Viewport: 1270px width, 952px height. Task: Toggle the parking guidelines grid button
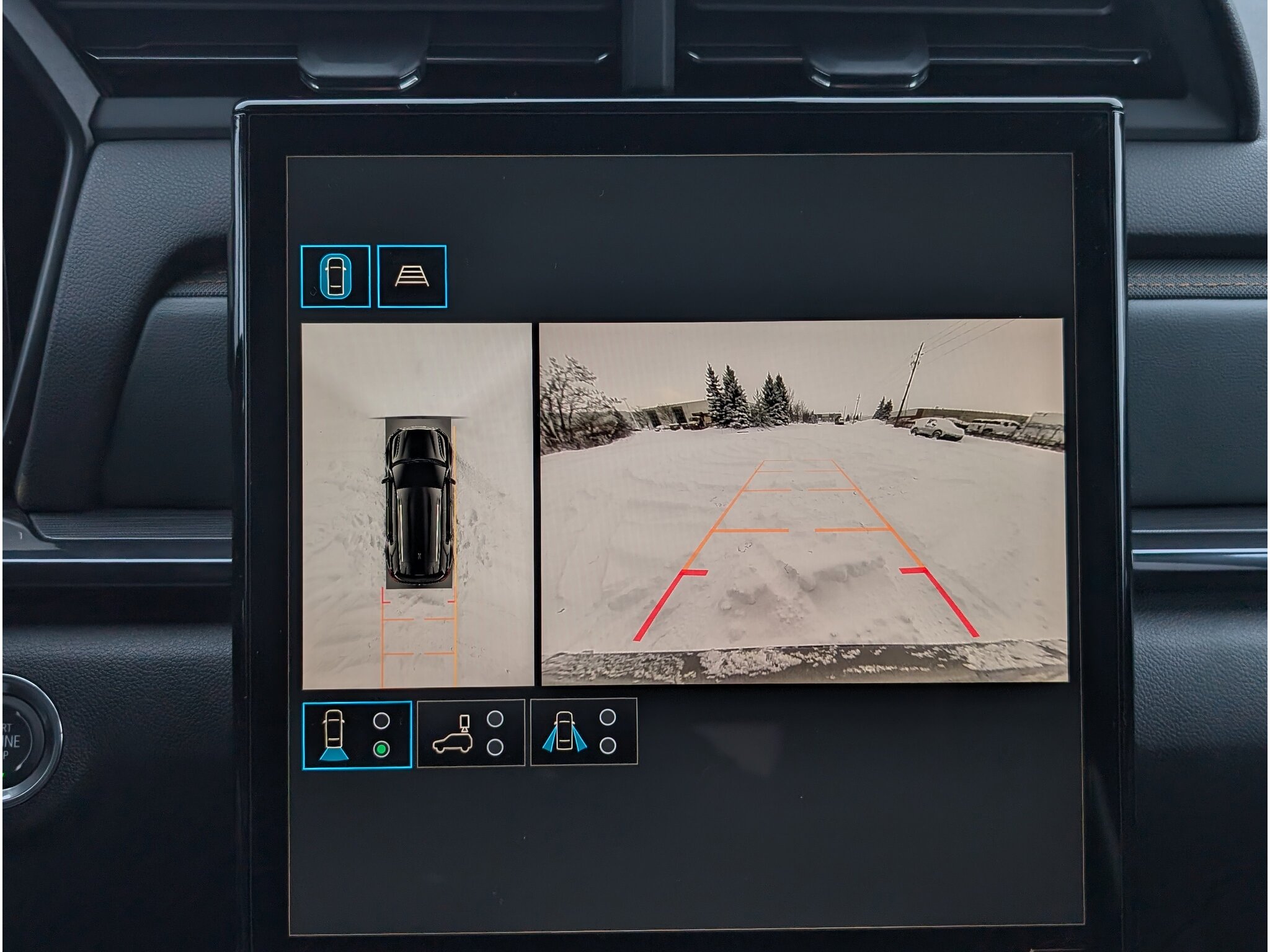click(412, 276)
